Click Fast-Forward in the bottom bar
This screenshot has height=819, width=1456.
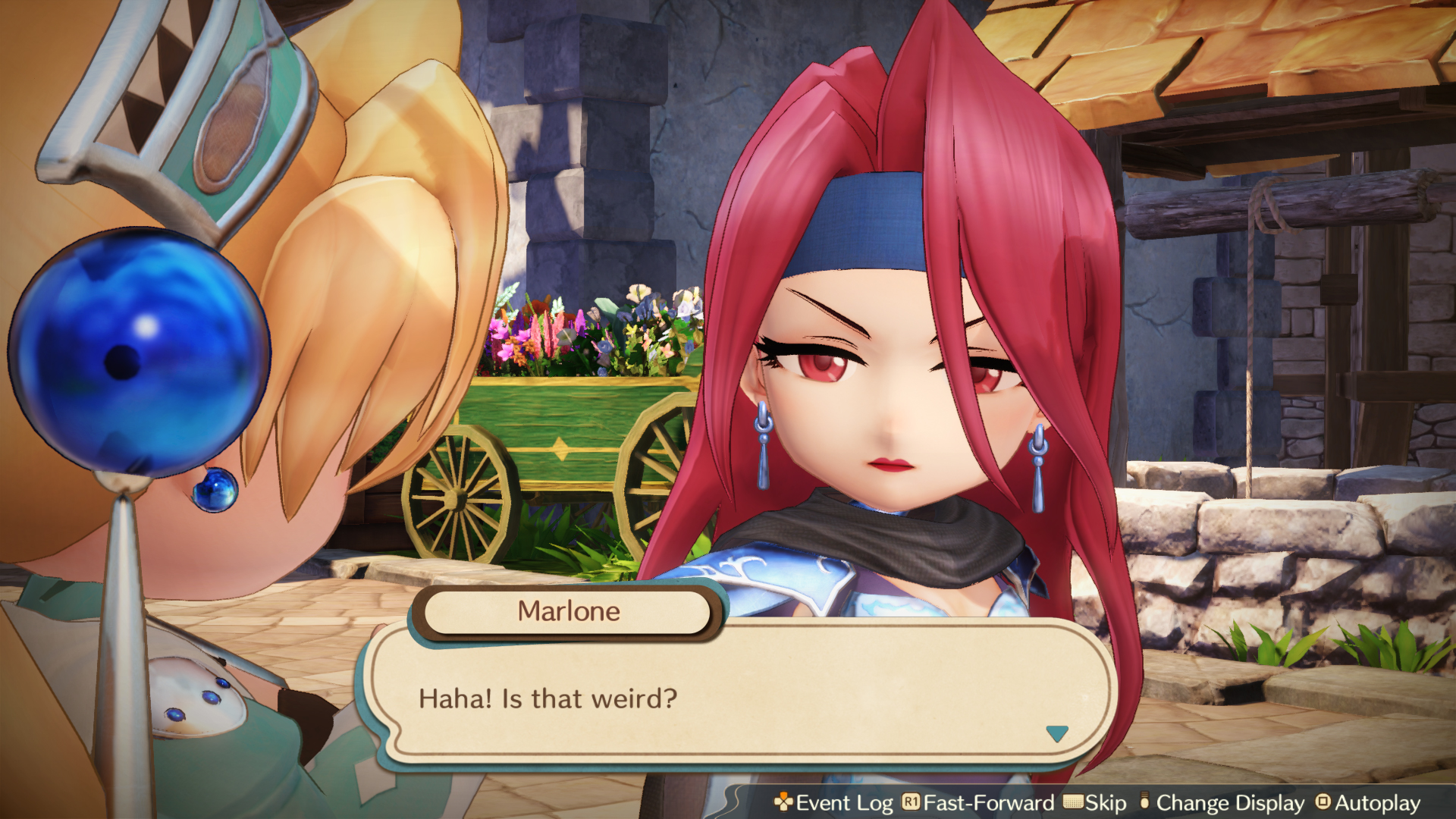click(978, 802)
